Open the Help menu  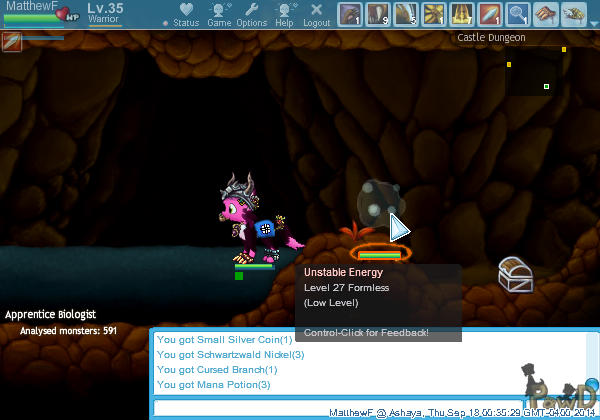(285, 14)
